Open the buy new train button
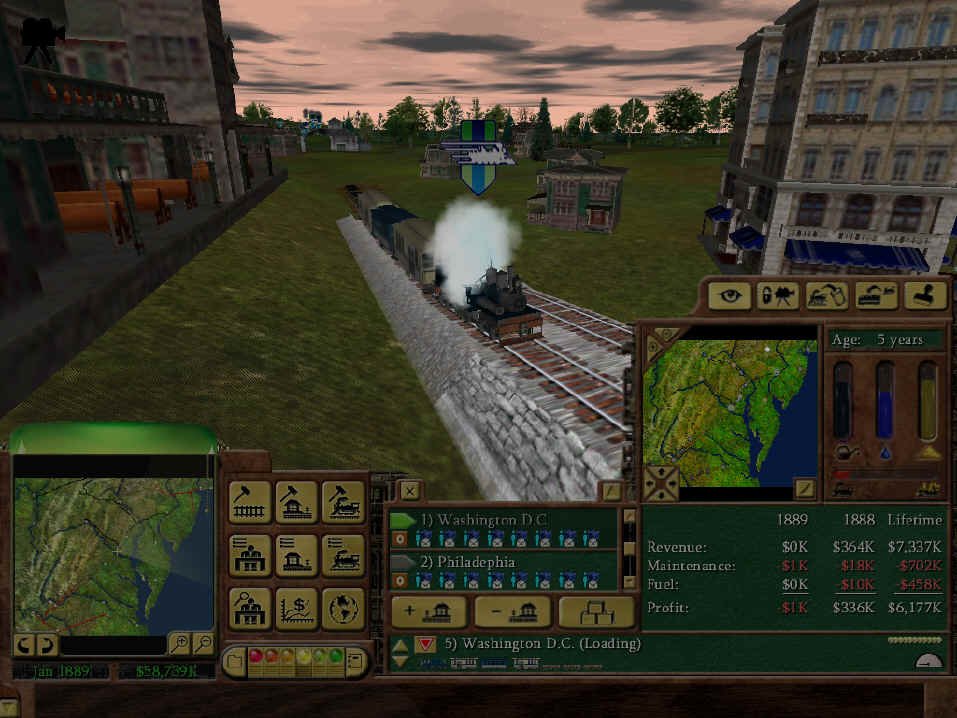957x718 pixels. click(x=343, y=502)
